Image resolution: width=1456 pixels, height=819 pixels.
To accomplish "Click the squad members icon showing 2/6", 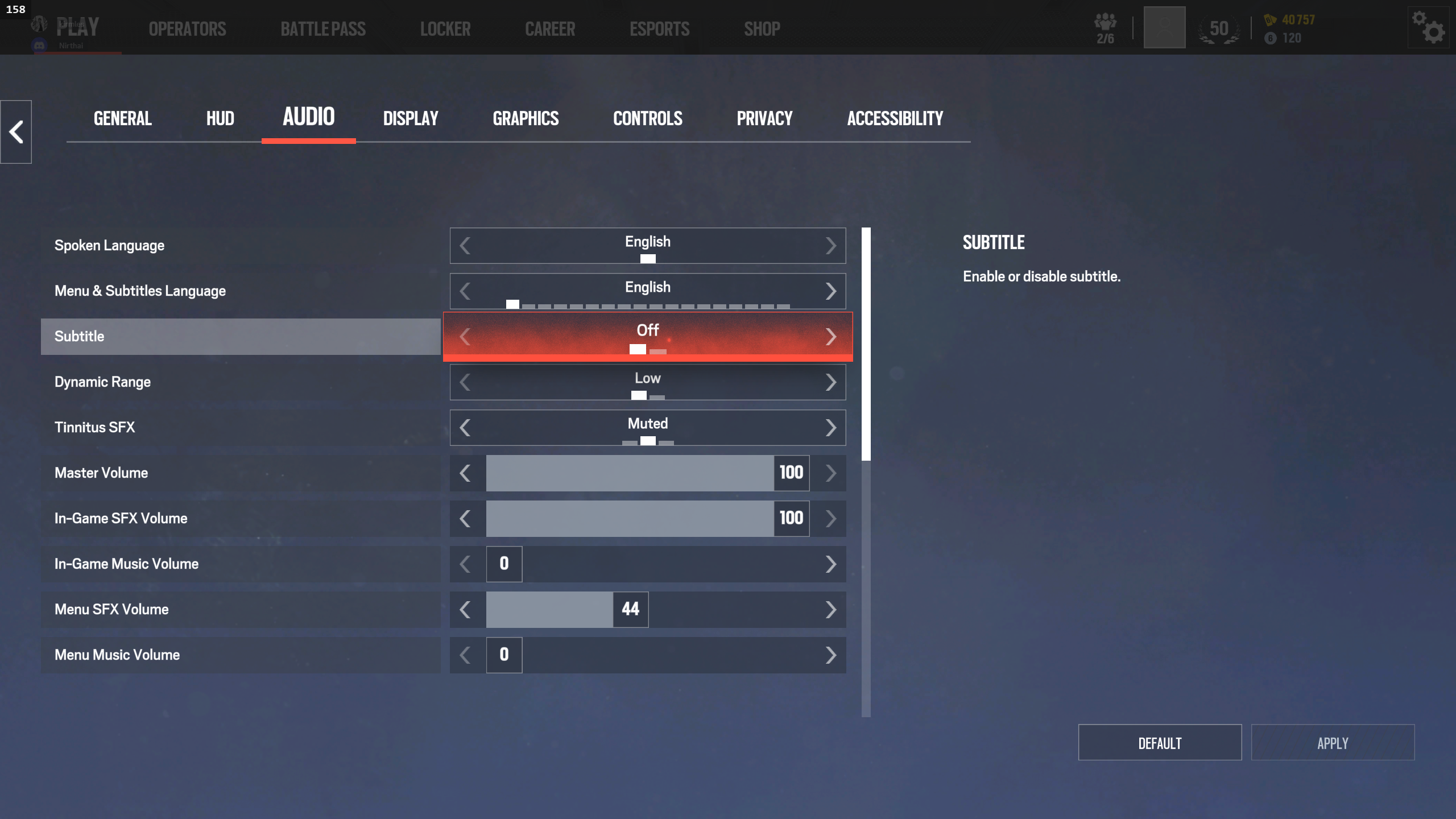I will [1104, 27].
